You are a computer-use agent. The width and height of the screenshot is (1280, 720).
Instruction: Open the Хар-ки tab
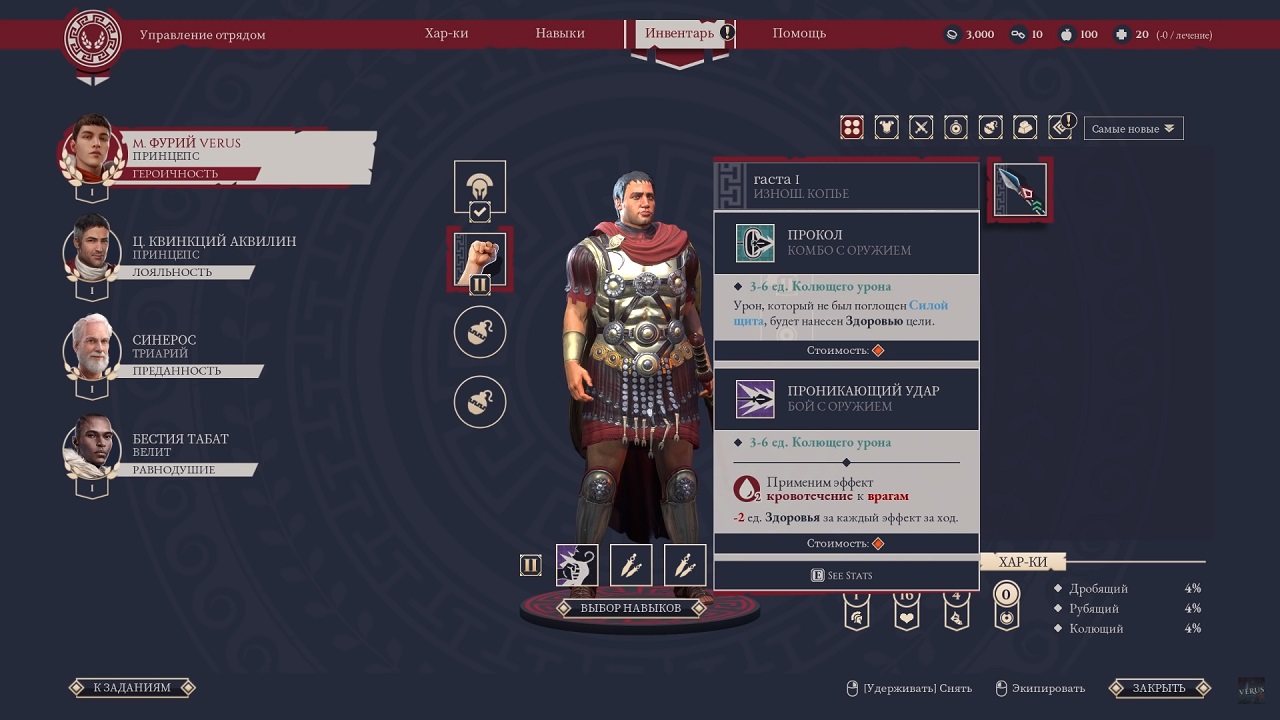point(446,33)
